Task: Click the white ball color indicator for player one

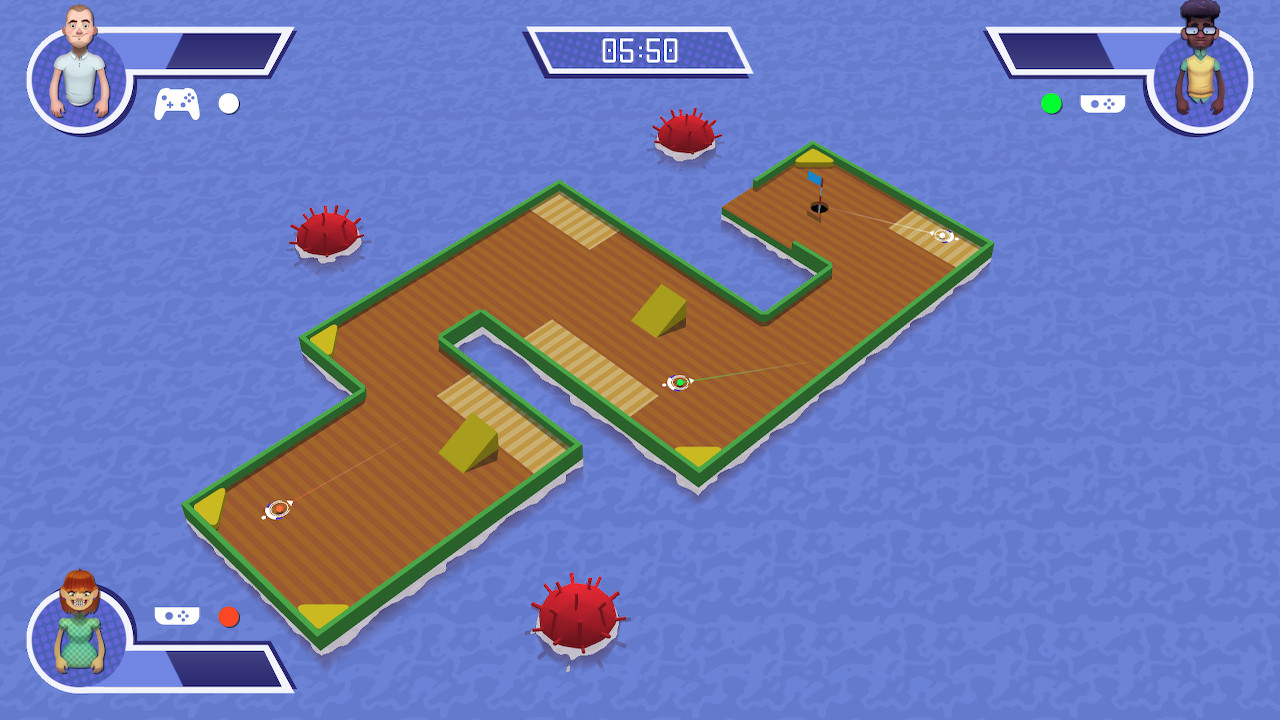Action: 228,103
